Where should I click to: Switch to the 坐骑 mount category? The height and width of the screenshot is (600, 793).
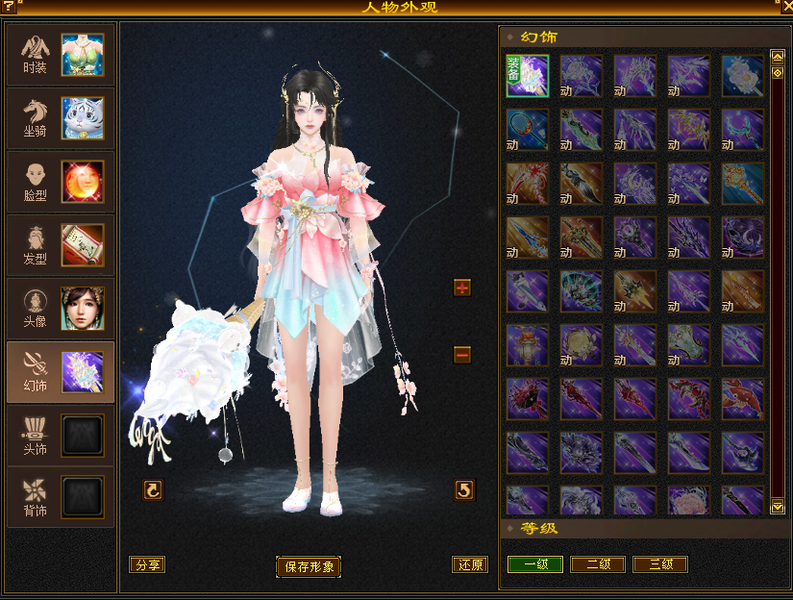[x=60, y=118]
